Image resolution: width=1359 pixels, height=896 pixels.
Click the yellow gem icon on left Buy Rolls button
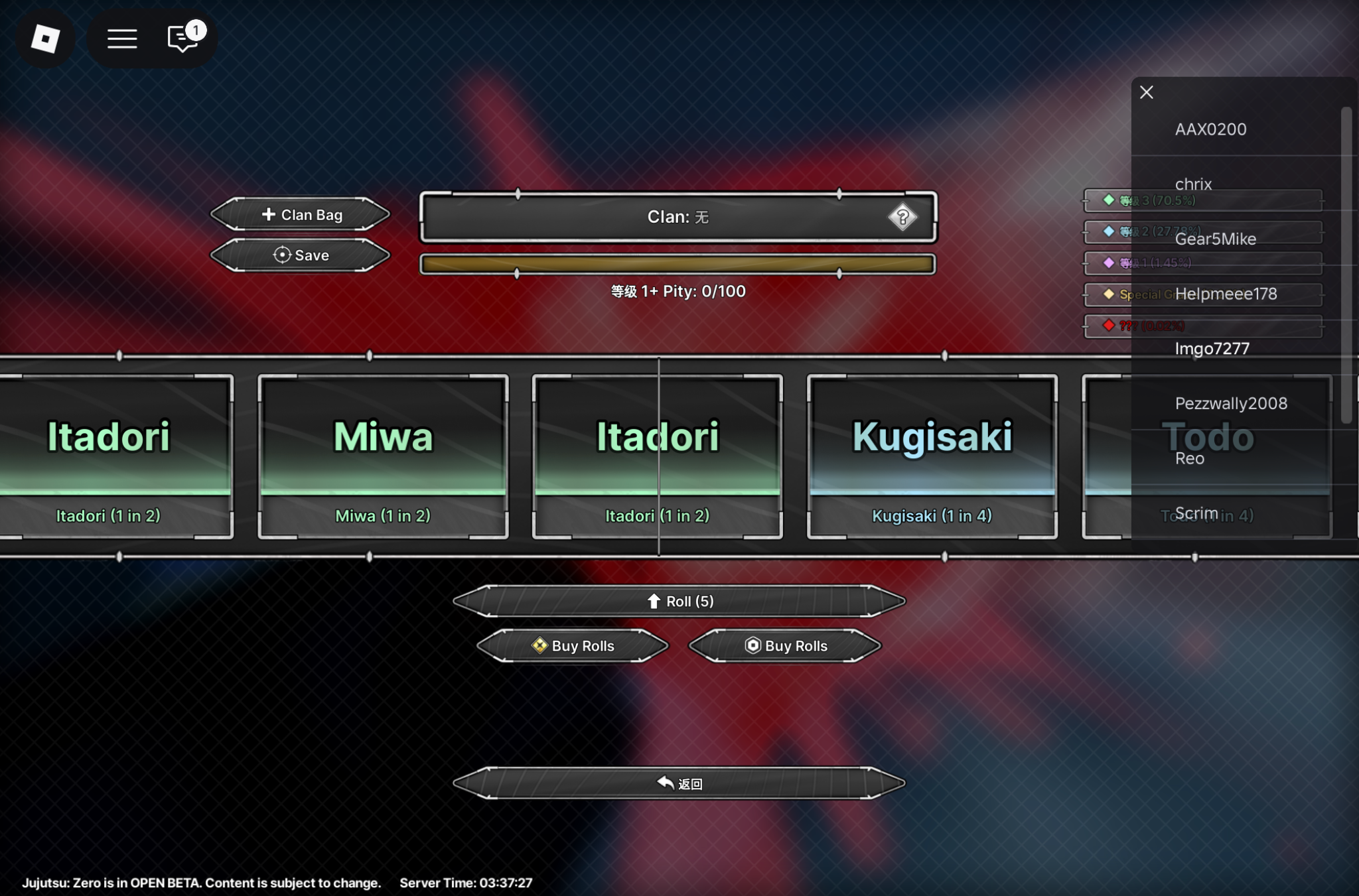539,645
